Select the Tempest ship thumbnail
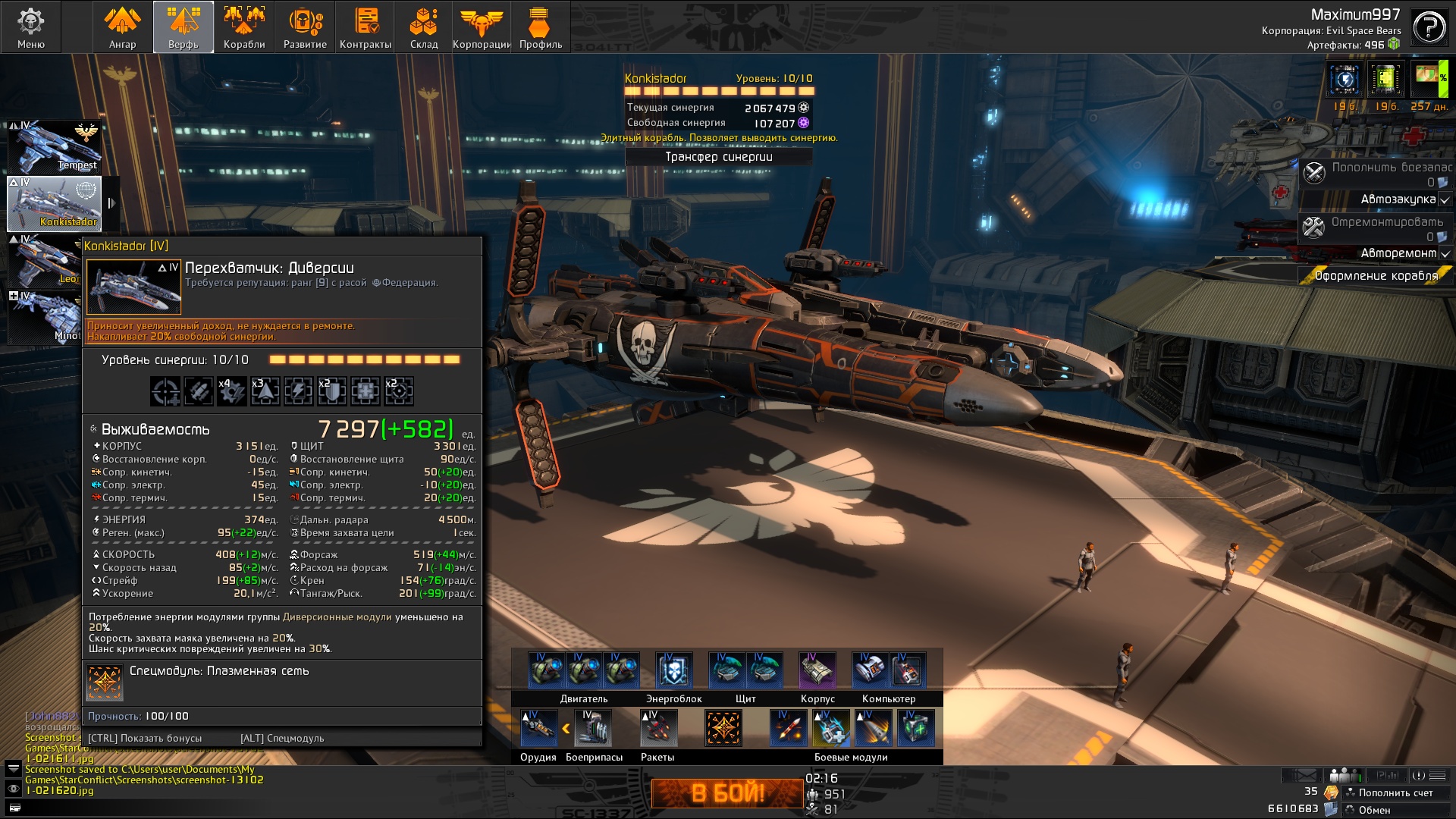 coord(55,147)
